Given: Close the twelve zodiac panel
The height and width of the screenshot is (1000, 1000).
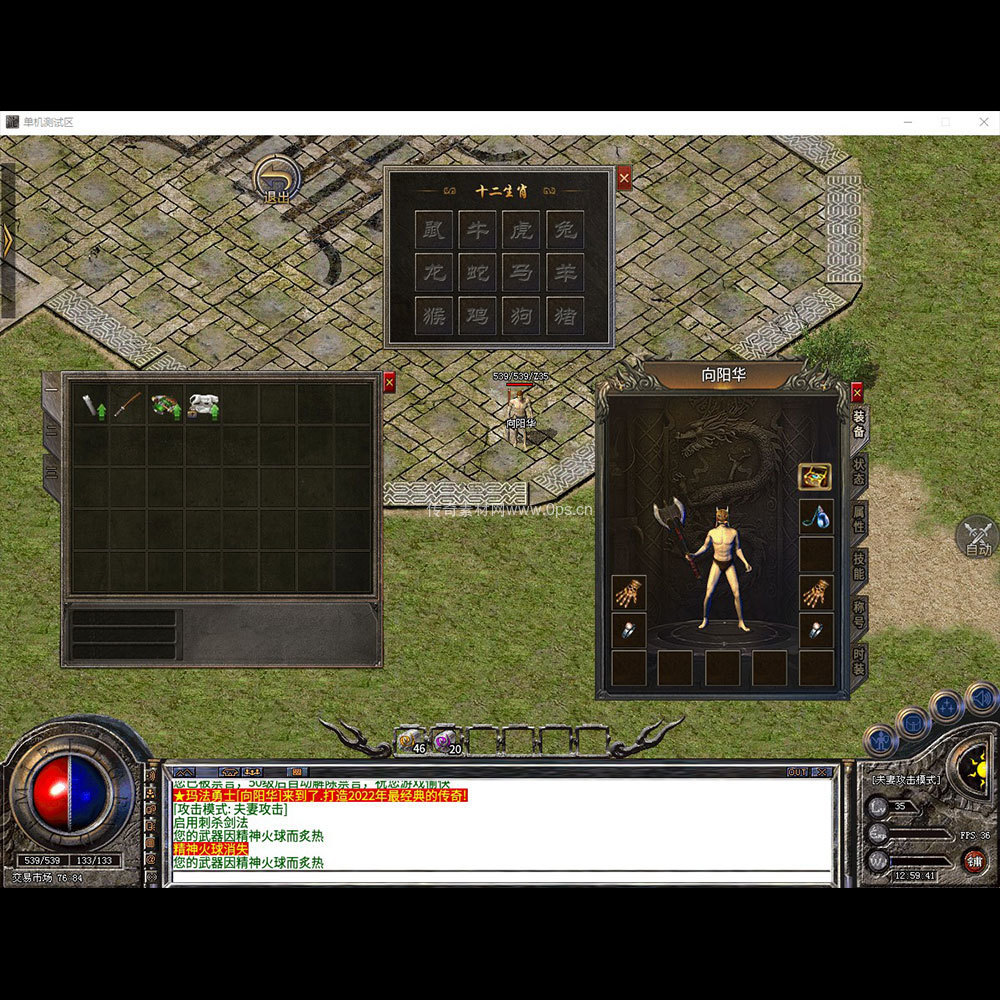Looking at the screenshot, I should click(x=624, y=178).
